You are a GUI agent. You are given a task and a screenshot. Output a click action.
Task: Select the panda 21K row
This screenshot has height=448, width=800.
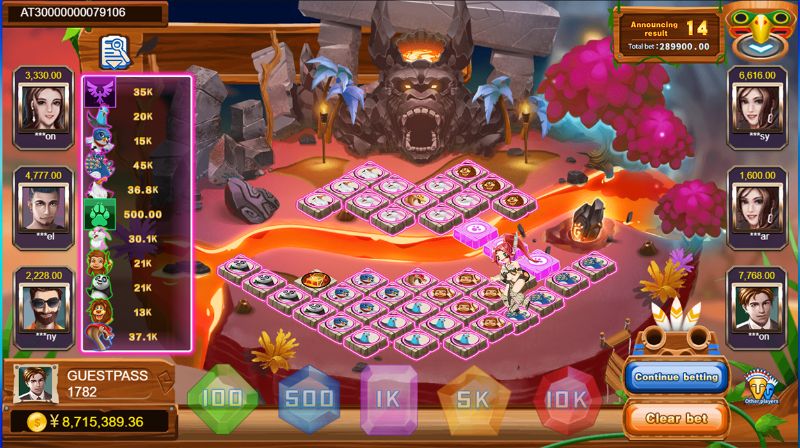(137, 288)
